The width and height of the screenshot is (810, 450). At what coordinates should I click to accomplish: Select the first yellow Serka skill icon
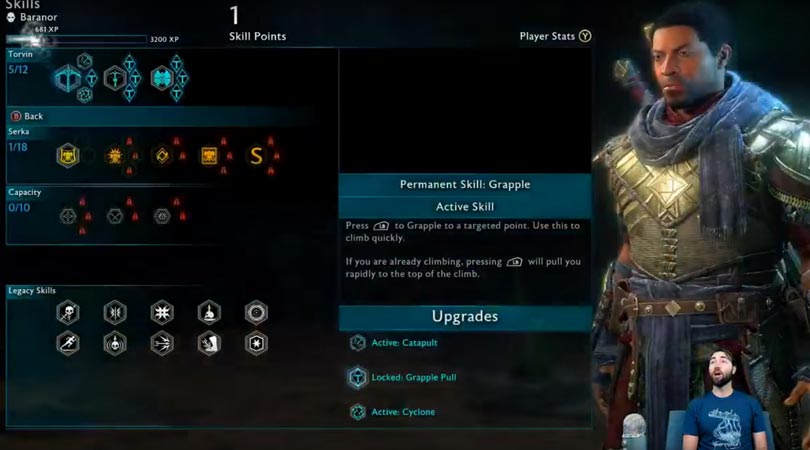[67, 156]
